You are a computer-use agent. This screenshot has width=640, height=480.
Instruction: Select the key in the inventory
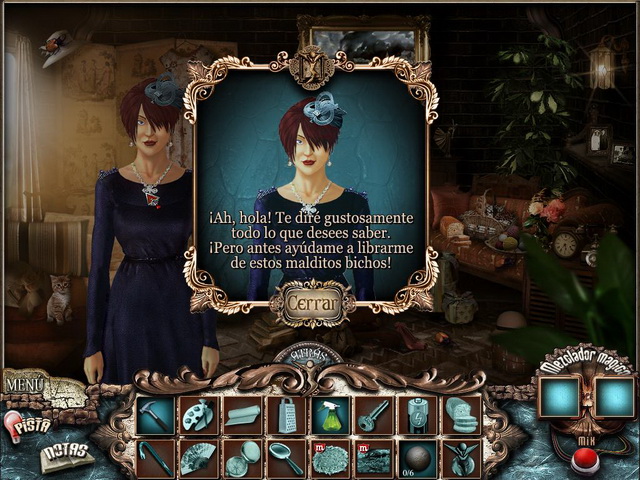[x=375, y=415]
